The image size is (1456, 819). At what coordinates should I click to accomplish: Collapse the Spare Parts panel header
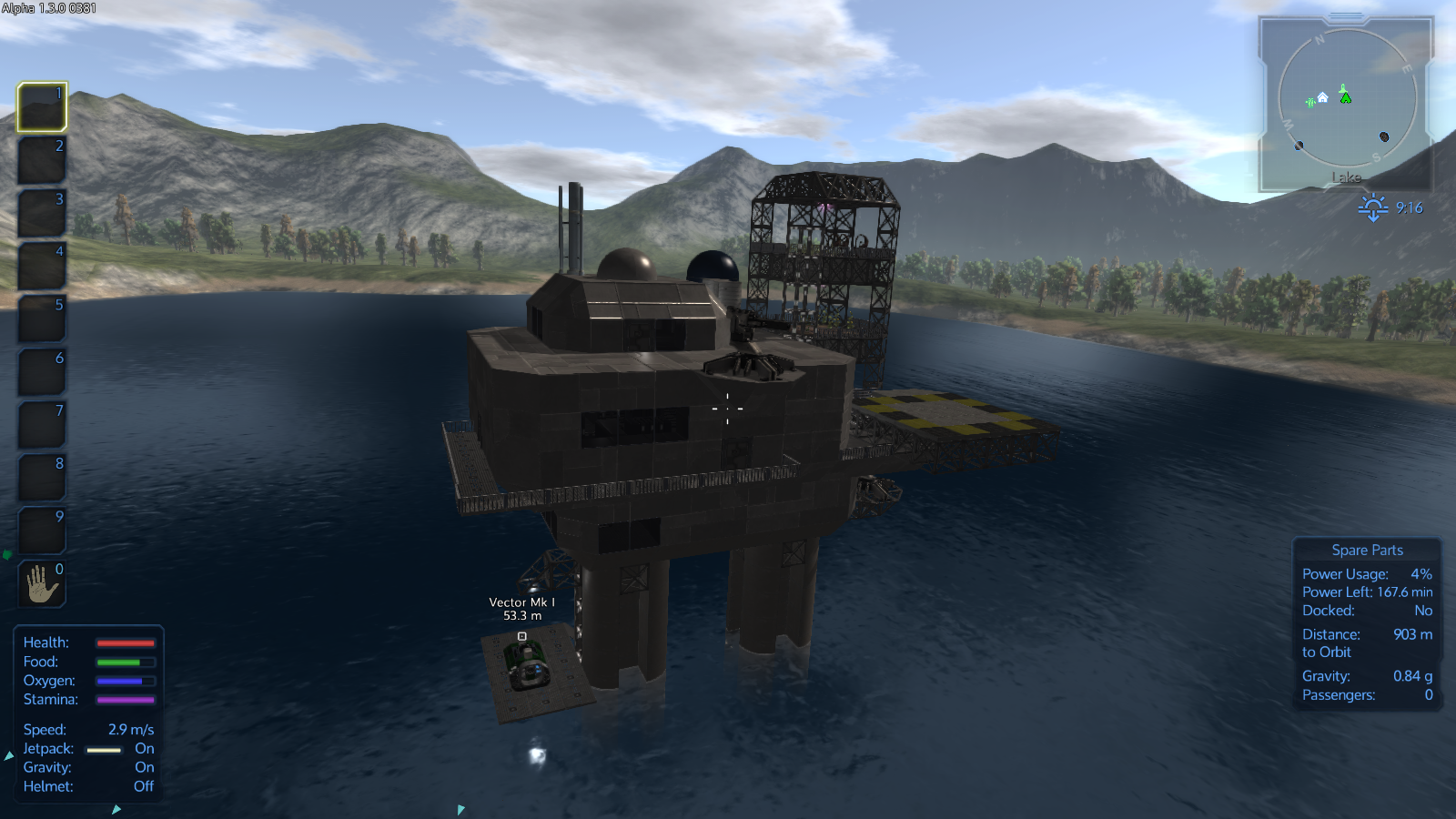1367,550
